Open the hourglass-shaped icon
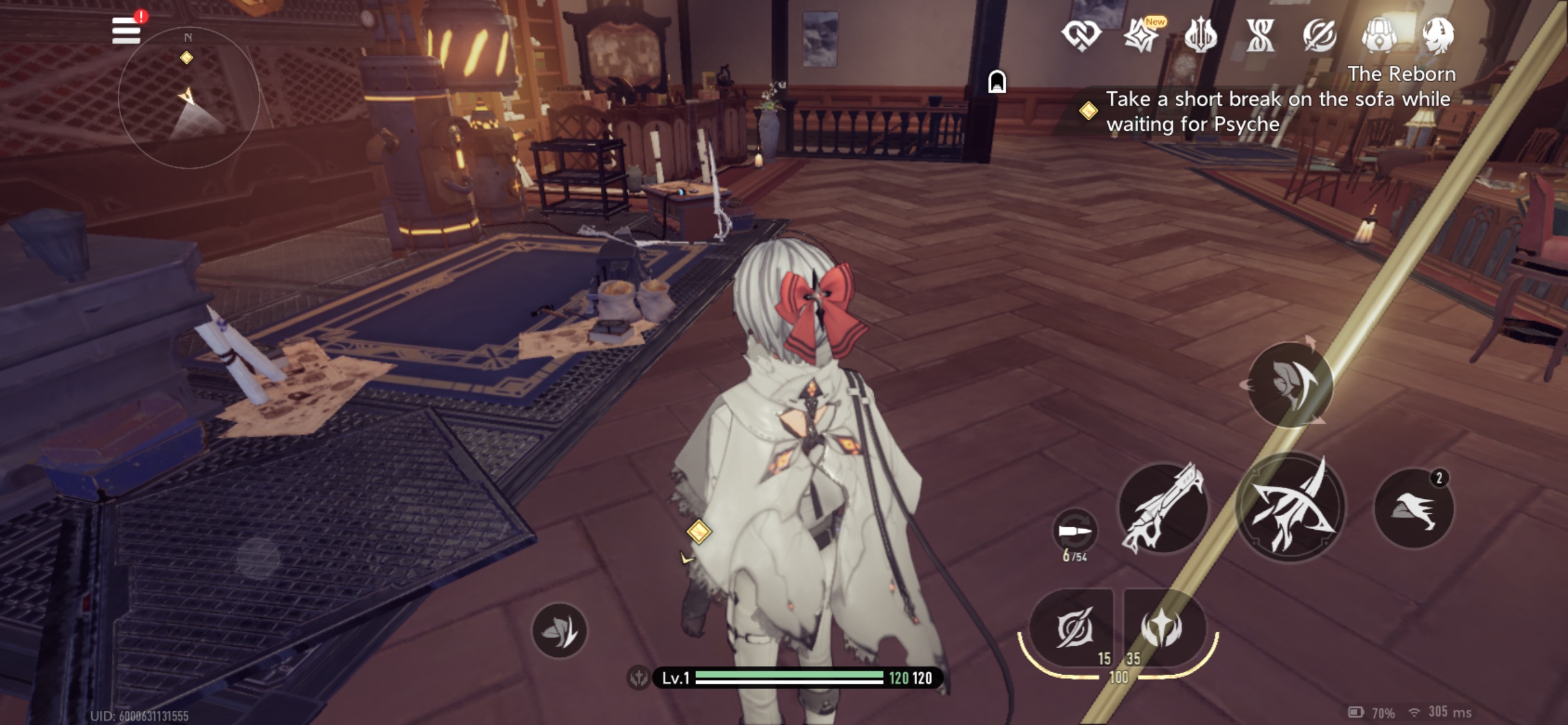1568x725 pixels. pos(1260,35)
